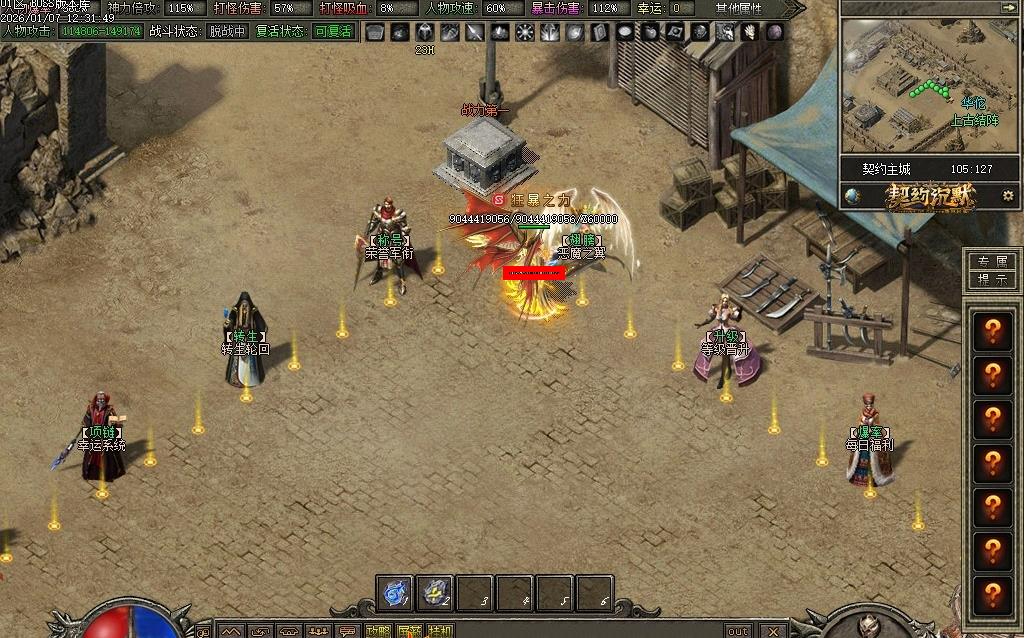Open the 其他属性 attributes panel
Screen dimensions: 1028x638
pos(738,8)
